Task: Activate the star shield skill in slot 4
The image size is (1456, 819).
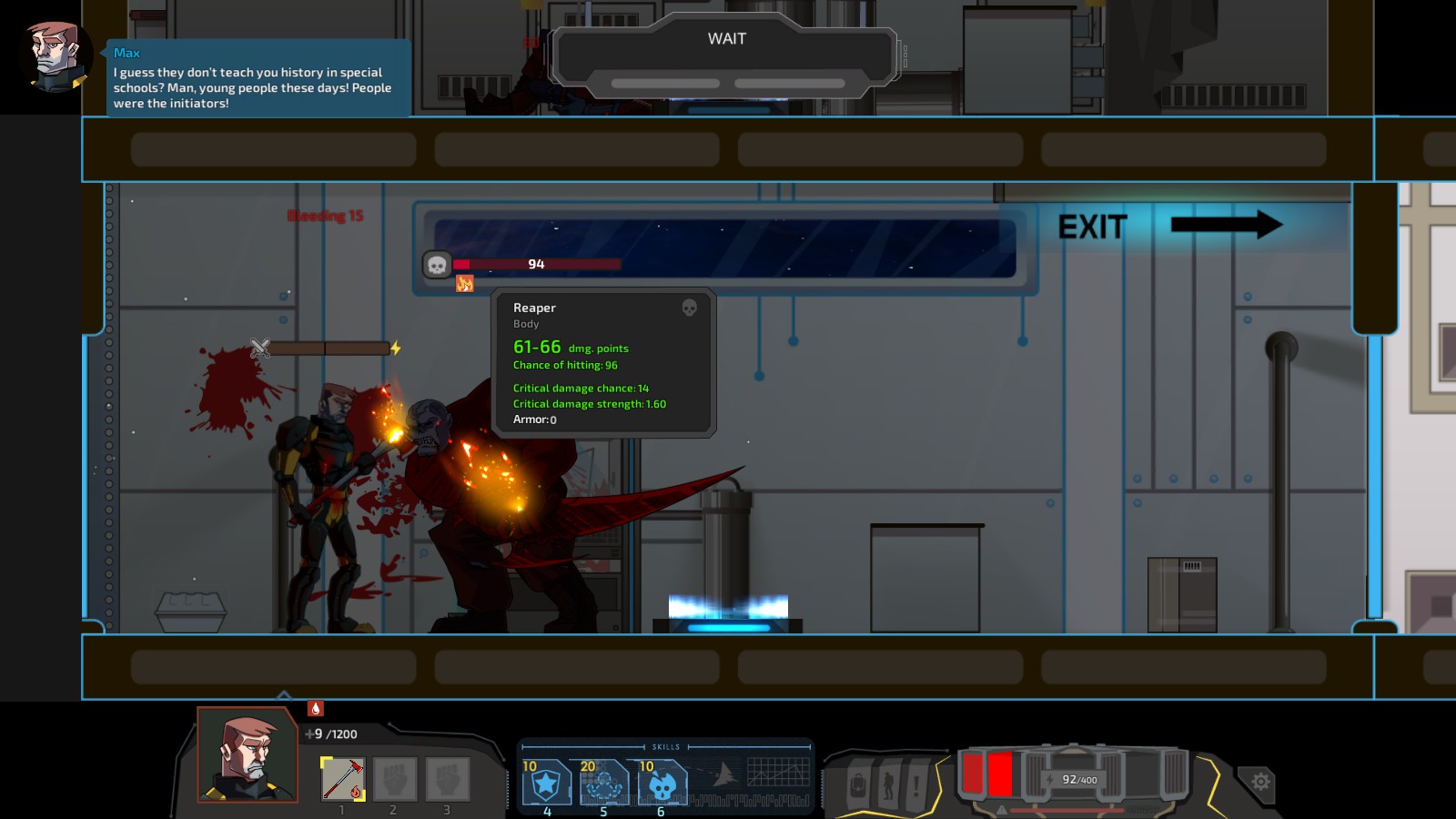Action: tap(546, 780)
